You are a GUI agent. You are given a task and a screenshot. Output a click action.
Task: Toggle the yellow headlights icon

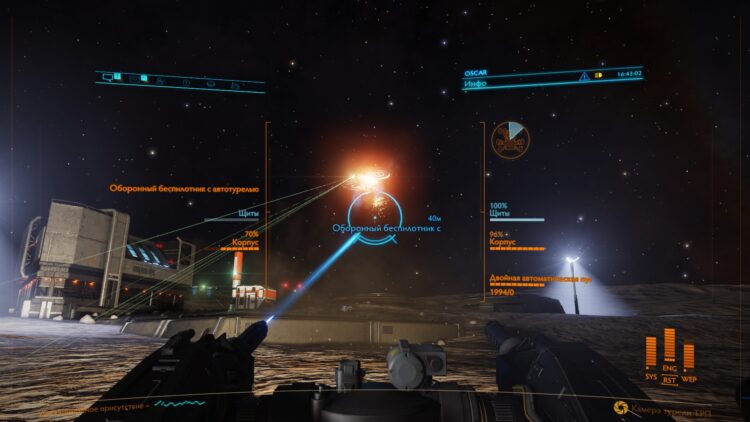coord(599,75)
